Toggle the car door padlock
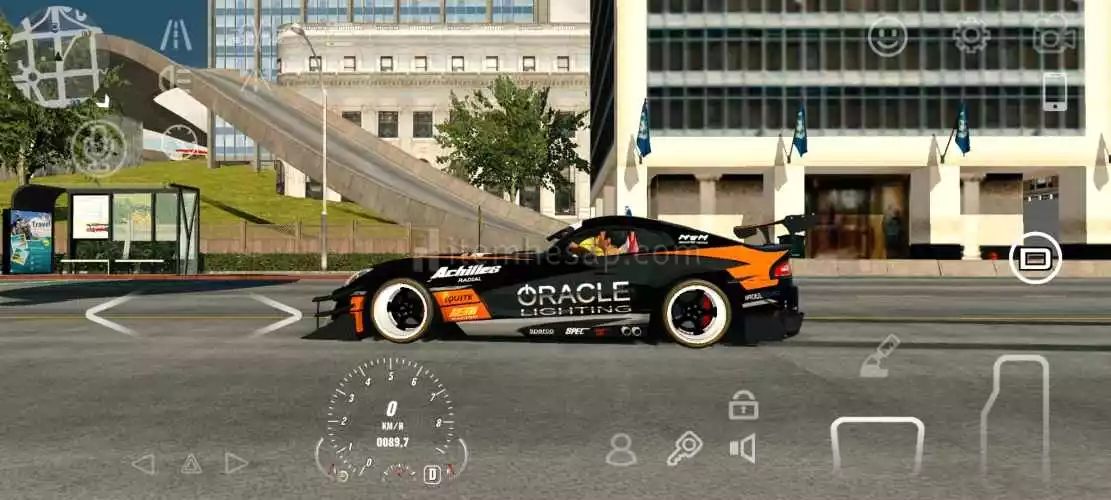Screen dimensions: 1111x500 tap(743, 405)
